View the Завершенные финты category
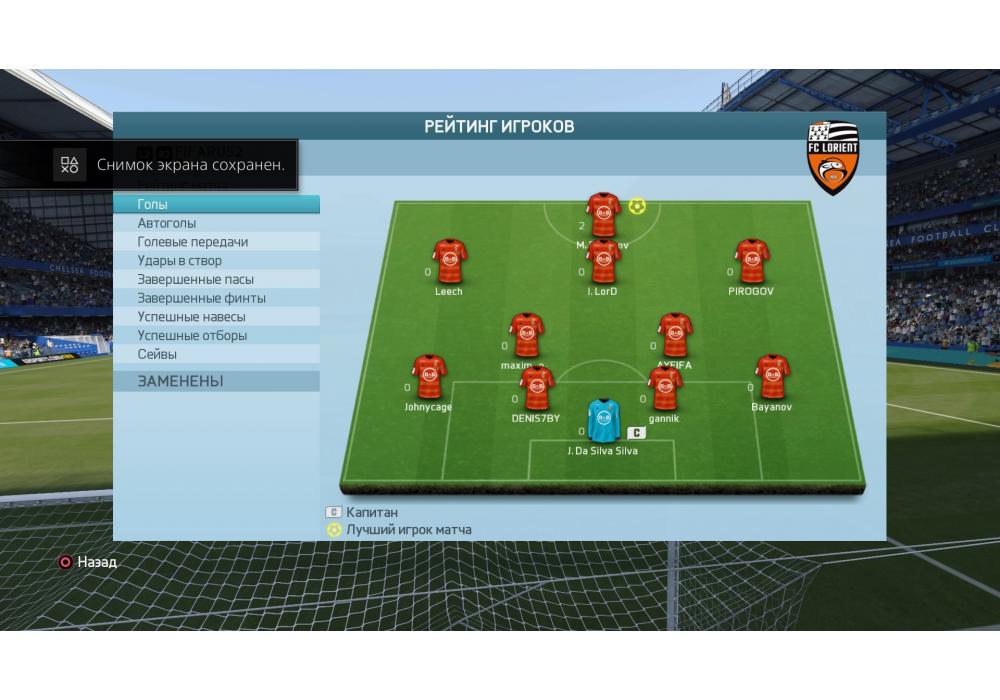 [x=217, y=298]
